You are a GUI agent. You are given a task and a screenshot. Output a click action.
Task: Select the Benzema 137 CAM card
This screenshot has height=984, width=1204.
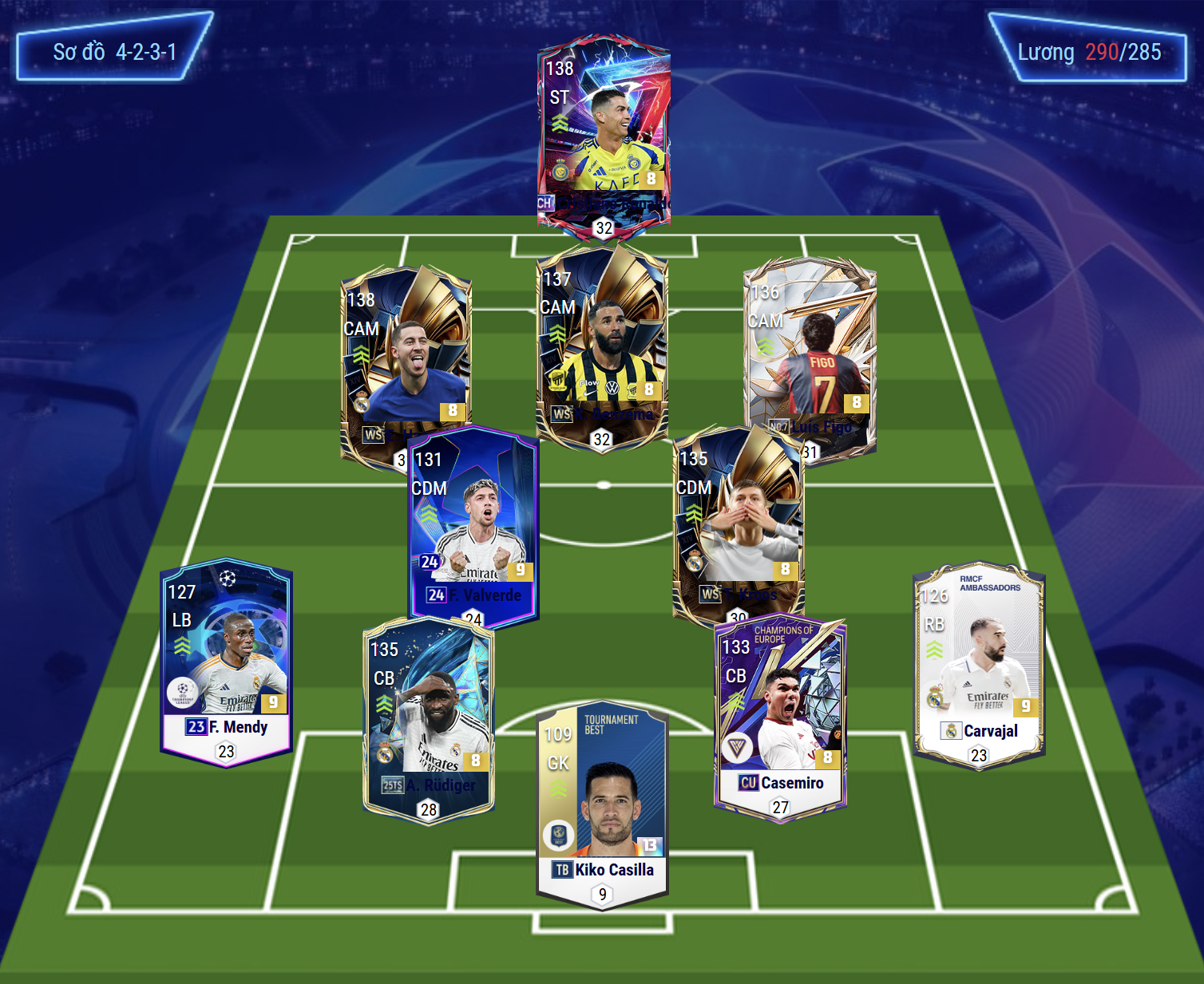[x=602, y=343]
